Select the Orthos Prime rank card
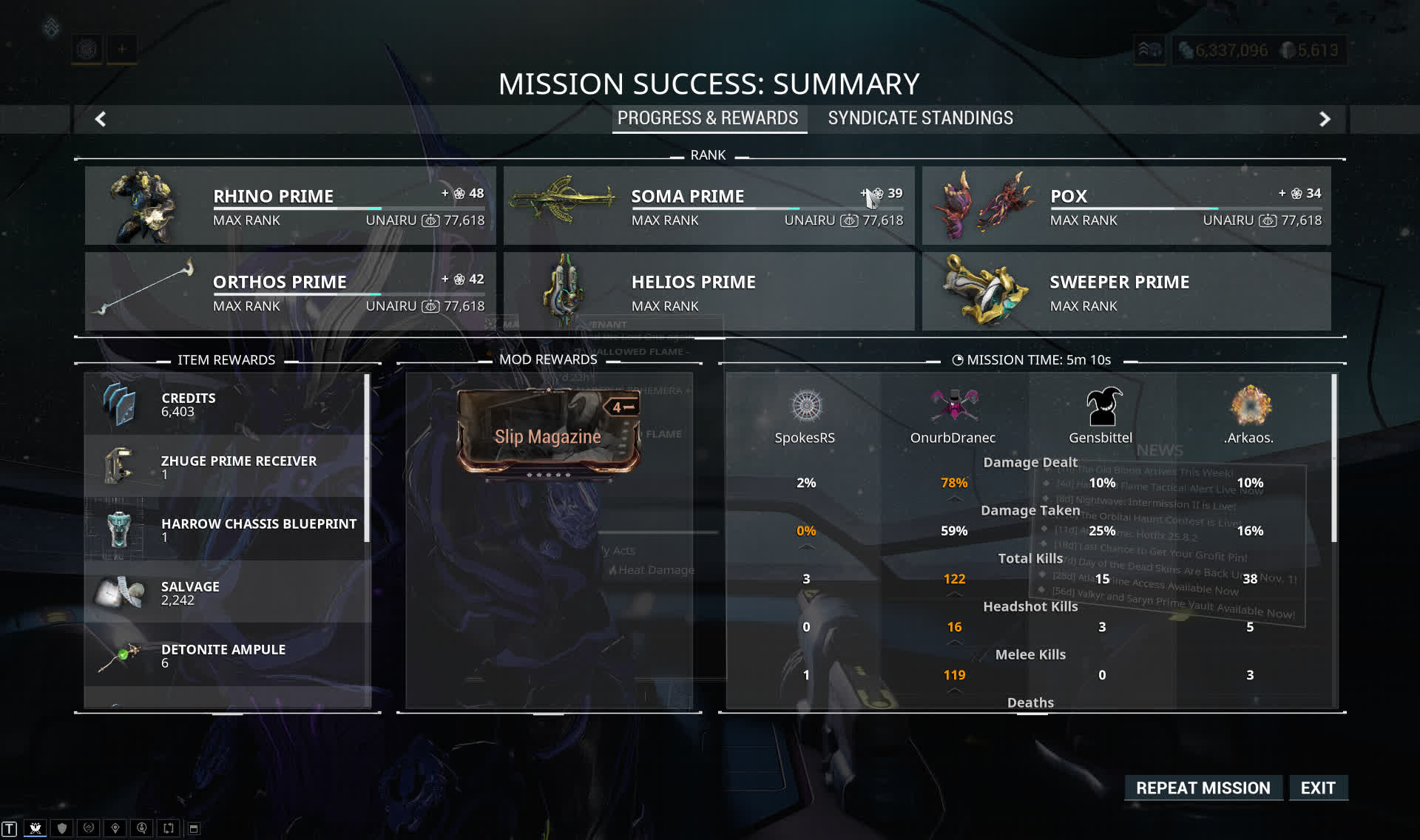 (x=290, y=291)
